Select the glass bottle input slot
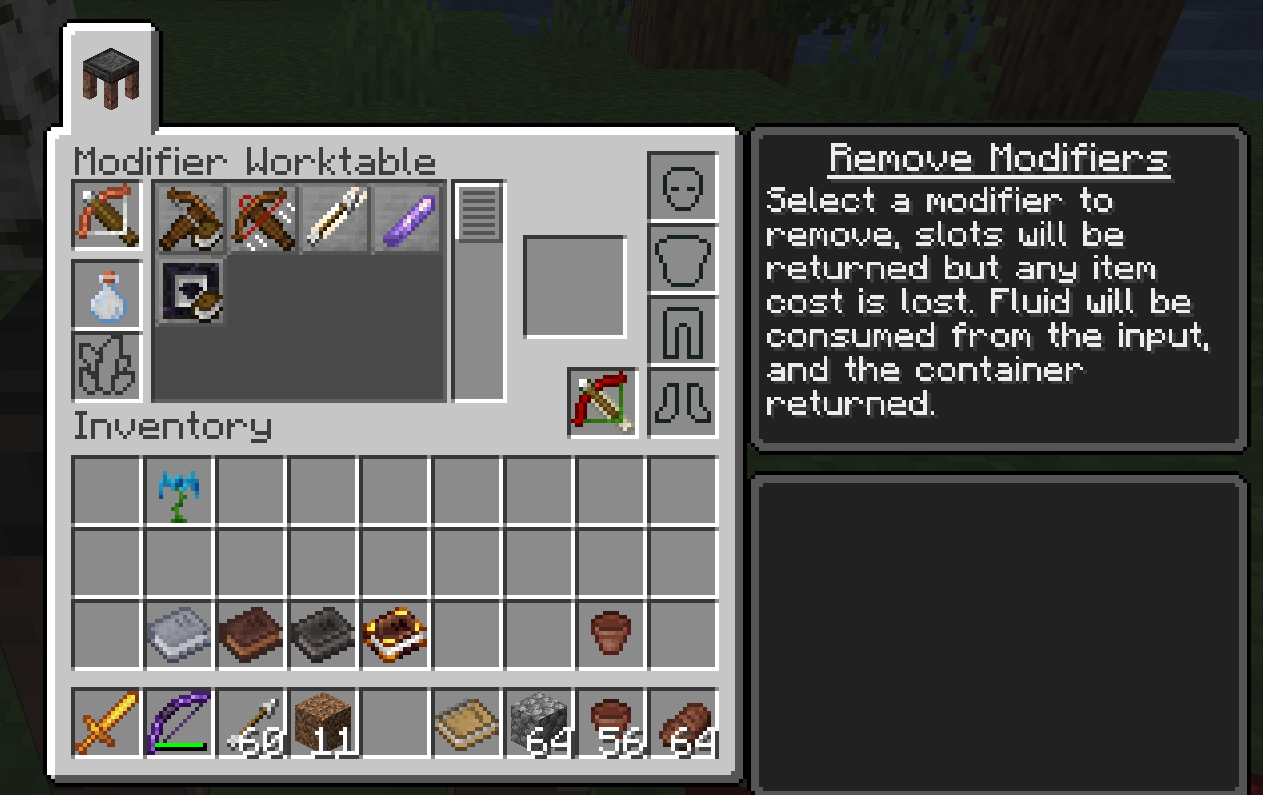This screenshot has width=1263, height=795. [x=108, y=296]
